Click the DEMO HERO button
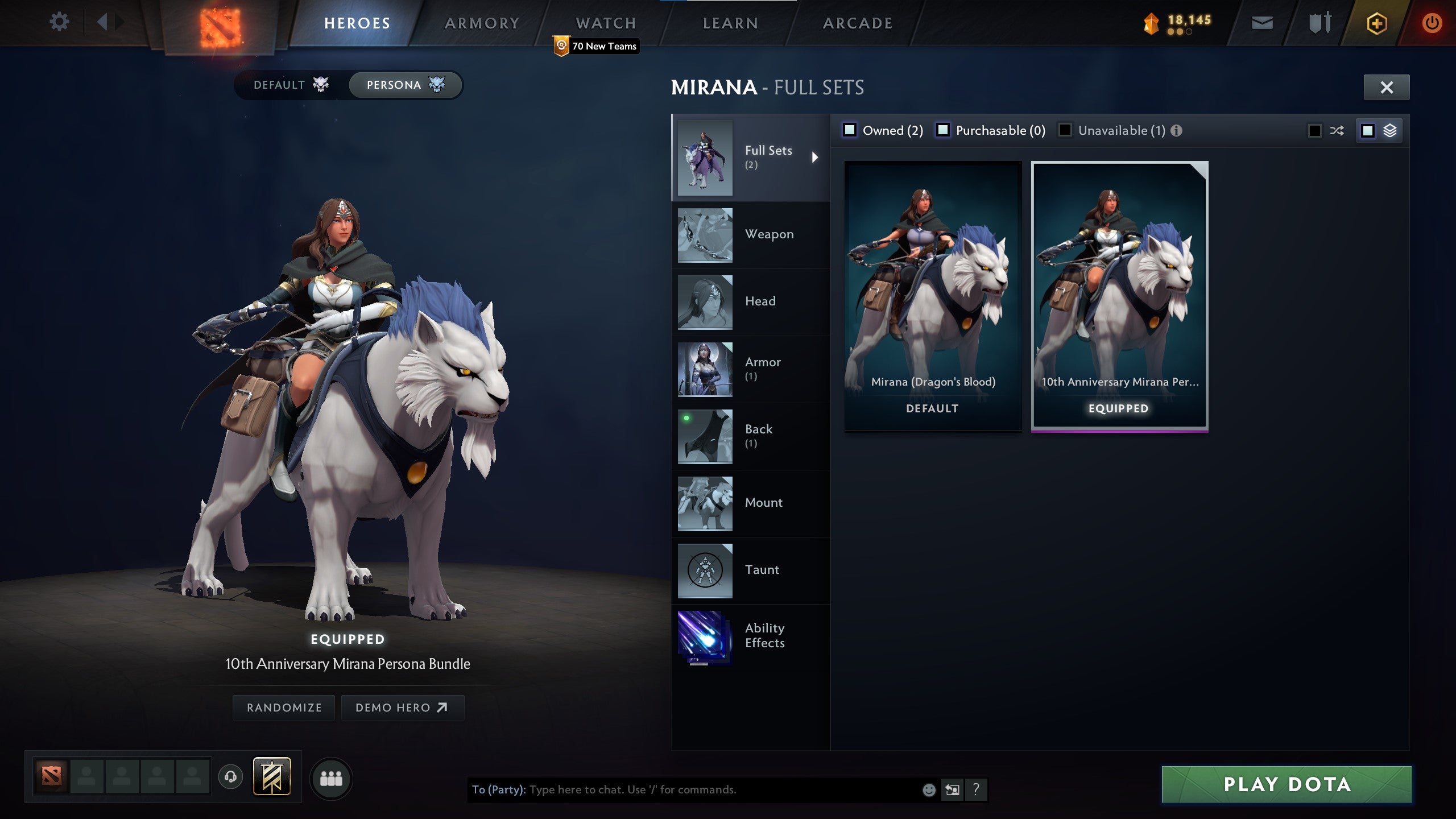 403,708
